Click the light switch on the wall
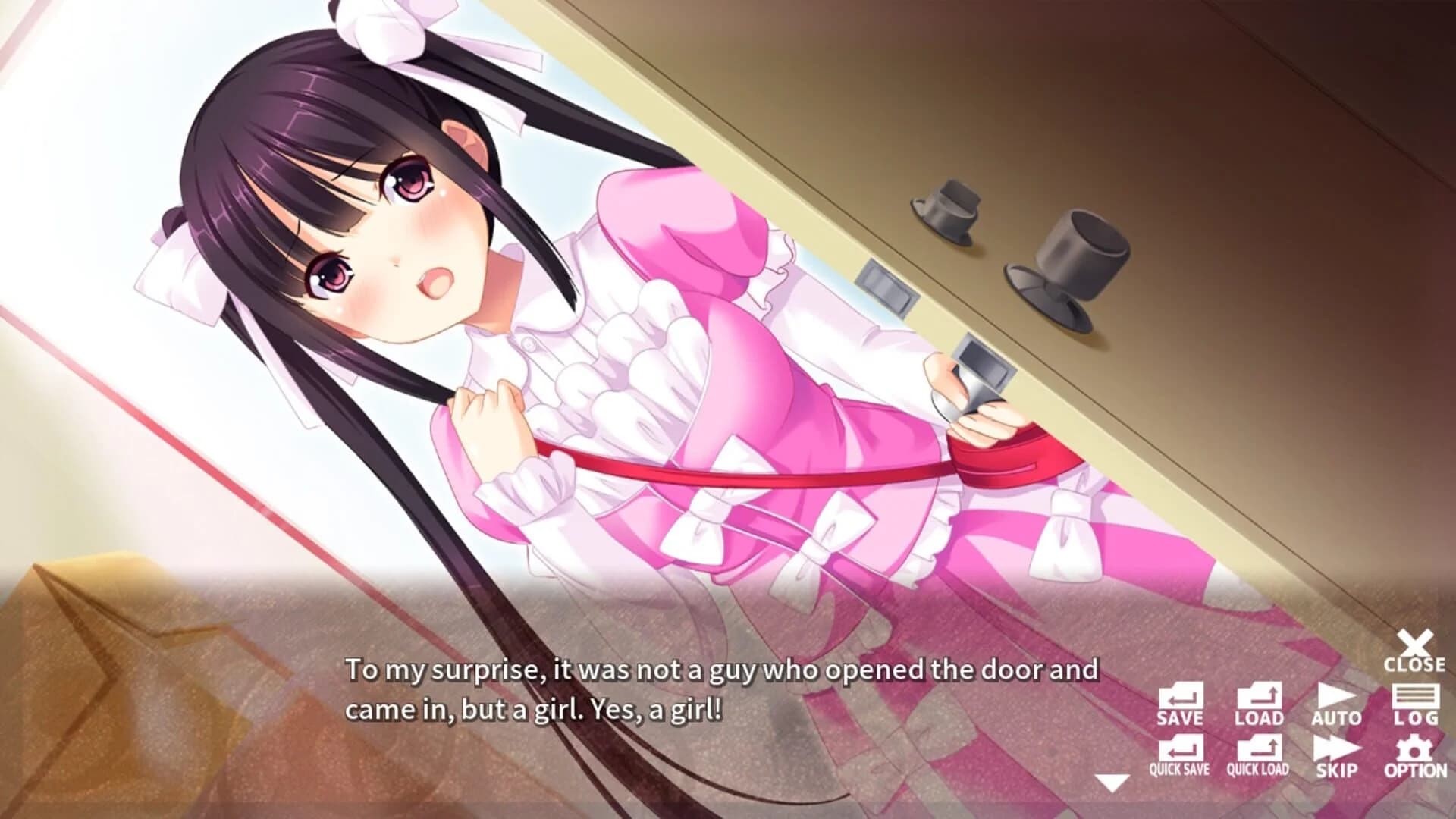The width and height of the screenshot is (1456, 819). point(886,282)
